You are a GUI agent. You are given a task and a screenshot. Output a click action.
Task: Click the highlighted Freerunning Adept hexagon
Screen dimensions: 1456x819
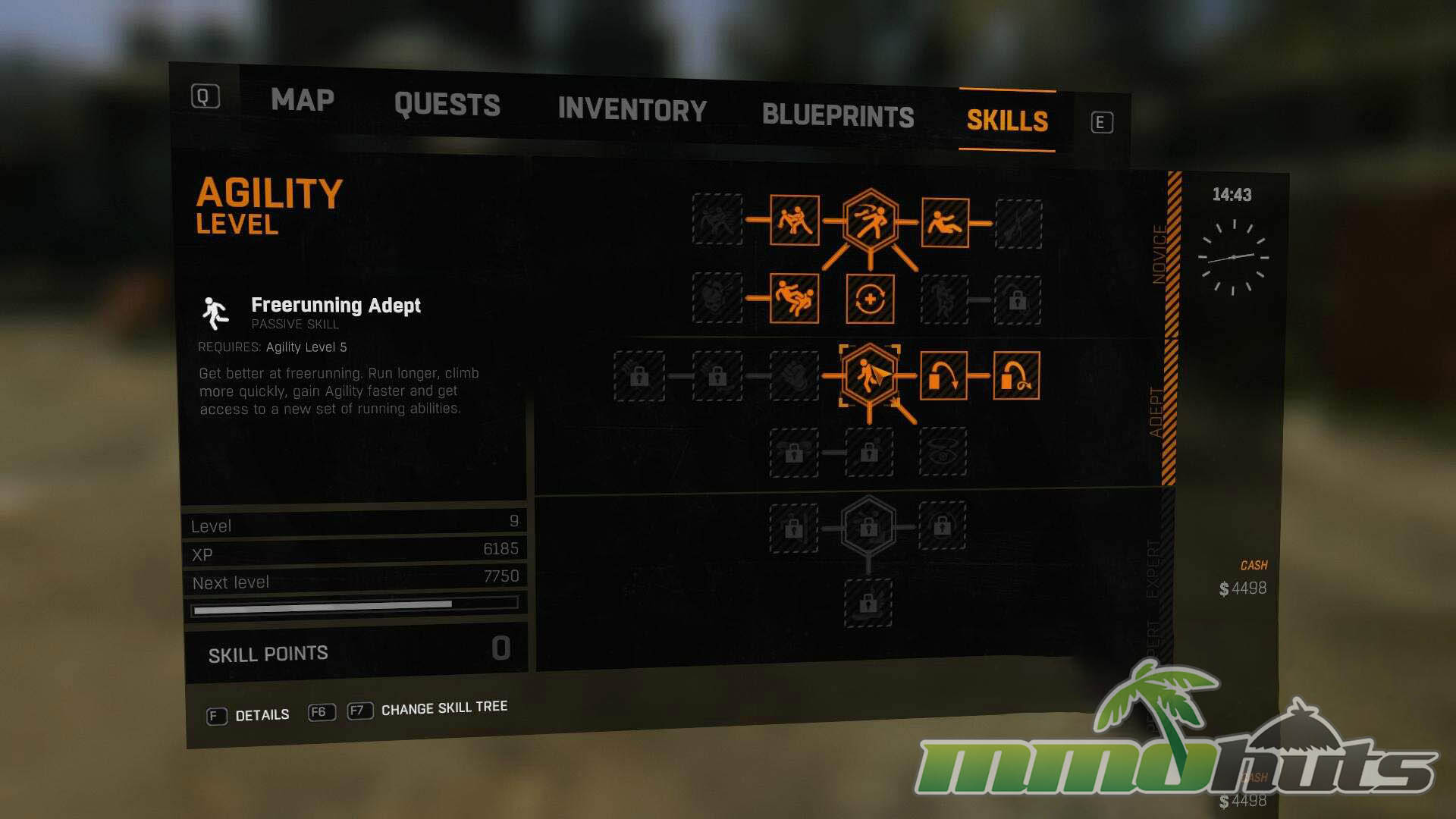[869, 375]
